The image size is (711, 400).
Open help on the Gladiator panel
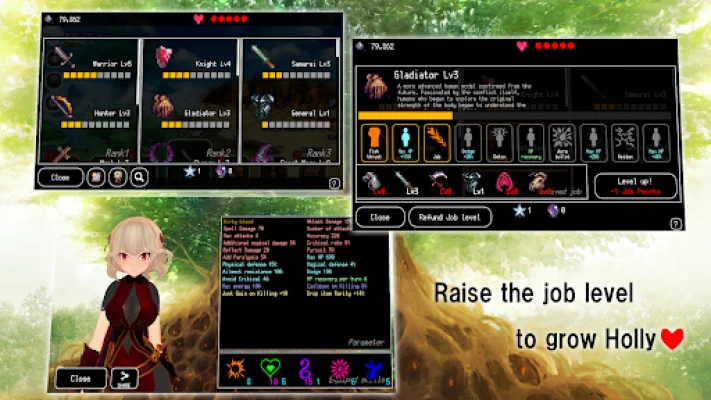(676, 225)
